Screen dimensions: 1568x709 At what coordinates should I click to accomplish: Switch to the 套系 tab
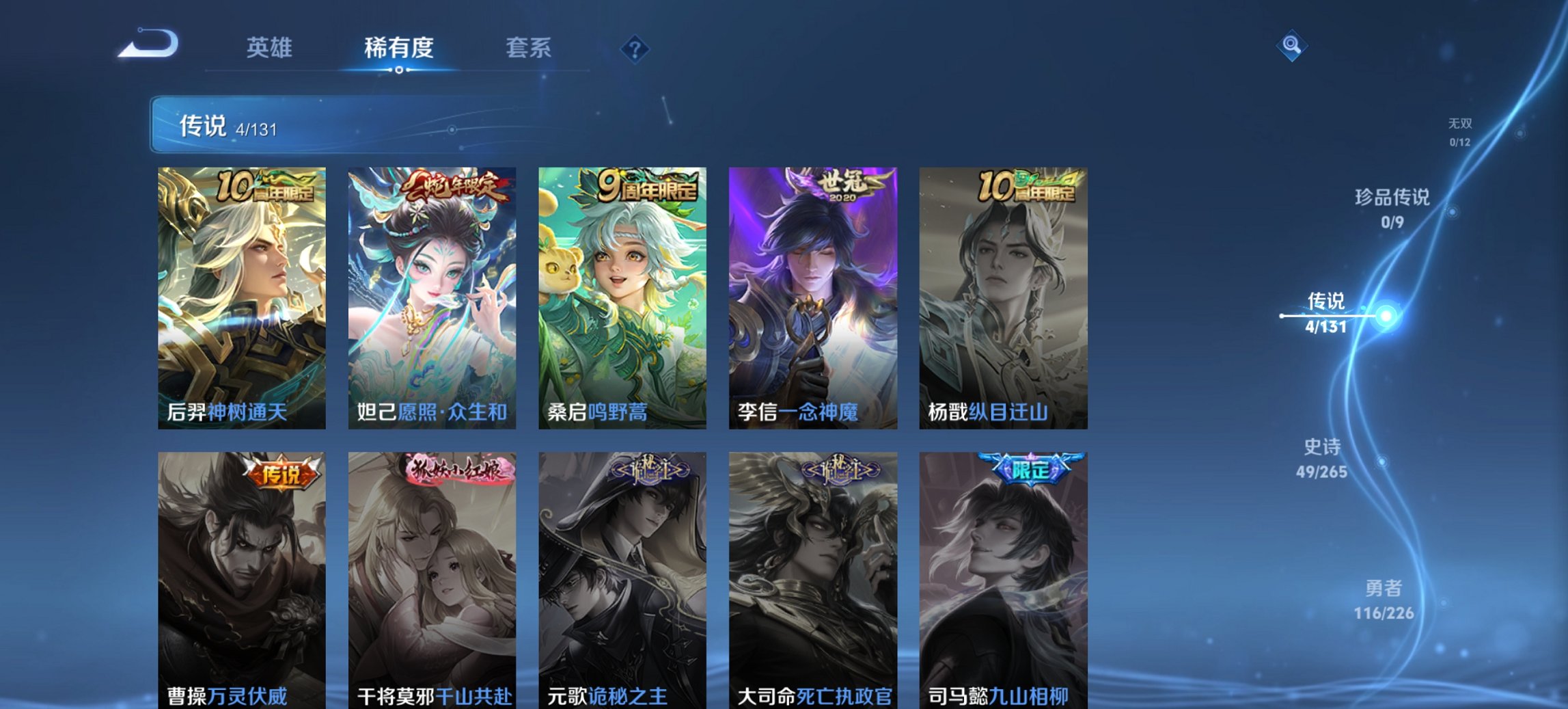pos(529,49)
